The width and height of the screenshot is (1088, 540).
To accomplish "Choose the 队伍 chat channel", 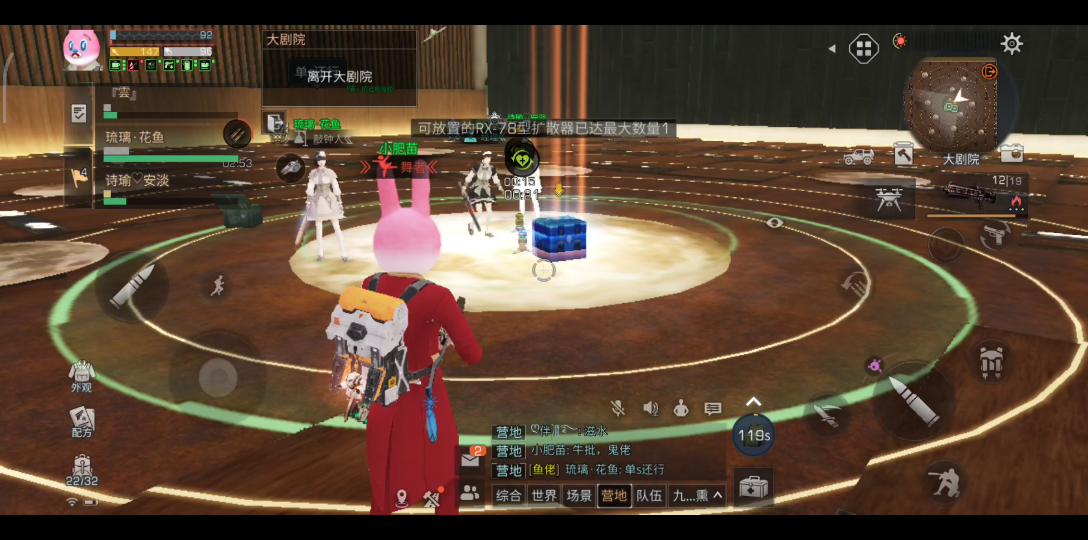I will click(649, 495).
